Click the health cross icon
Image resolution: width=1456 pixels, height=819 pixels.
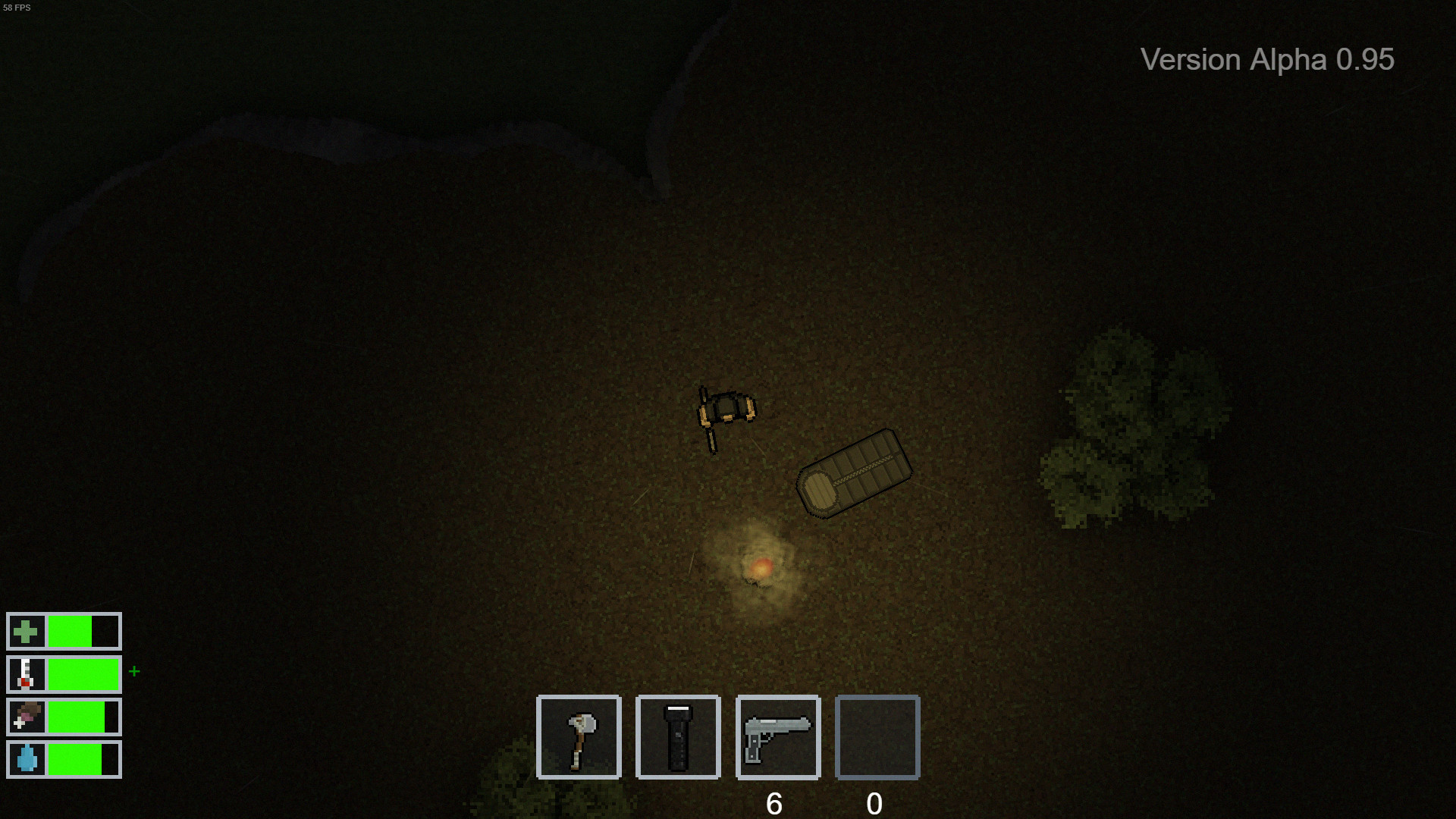tap(27, 631)
